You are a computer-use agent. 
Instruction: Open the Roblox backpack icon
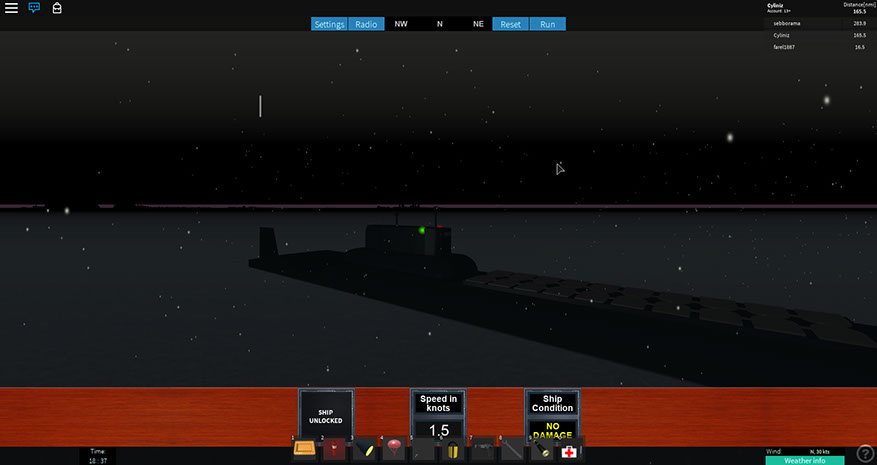click(x=57, y=8)
